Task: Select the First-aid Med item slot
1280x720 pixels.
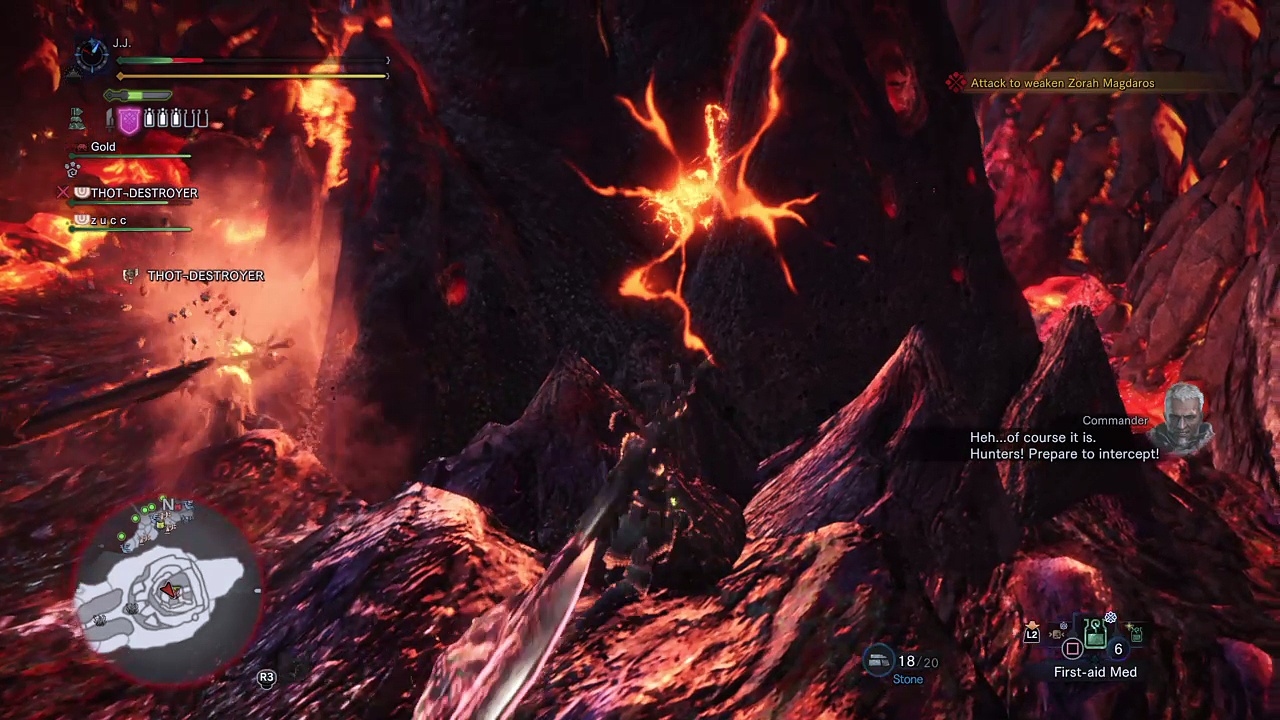Action: pos(1096,634)
